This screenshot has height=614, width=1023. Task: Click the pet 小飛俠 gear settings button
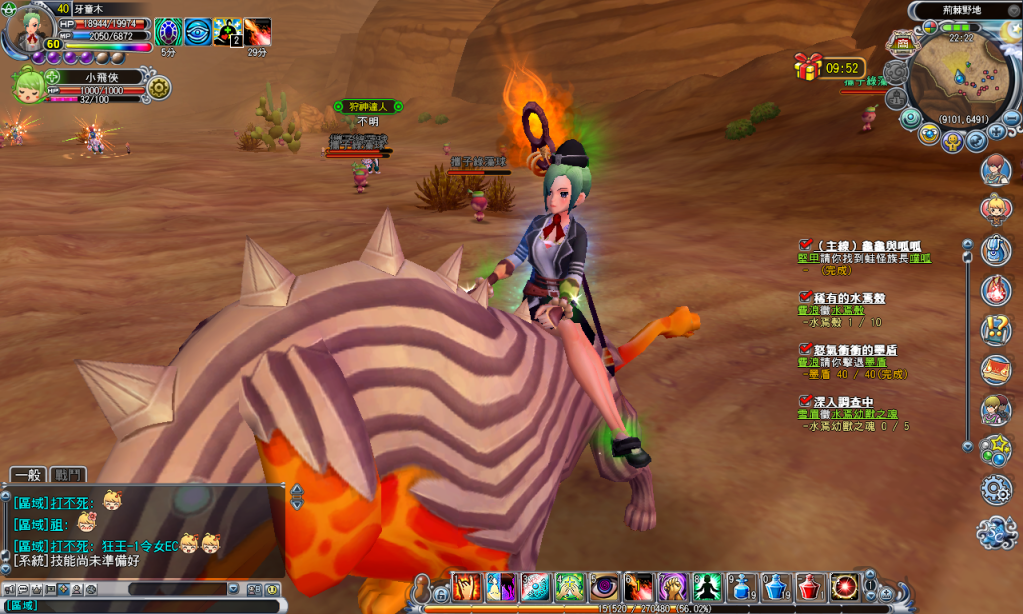pyautogui.click(x=158, y=88)
